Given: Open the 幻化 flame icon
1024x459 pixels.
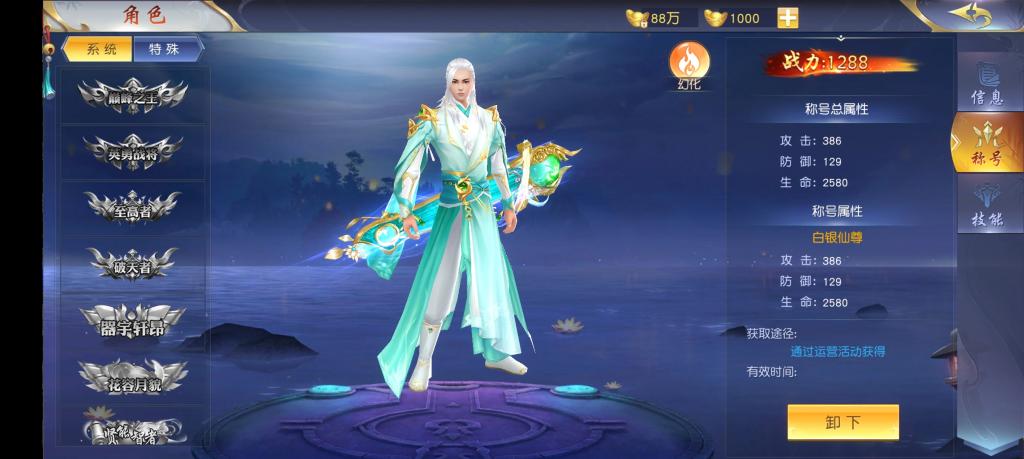Looking at the screenshot, I should [x=689, y=62].
